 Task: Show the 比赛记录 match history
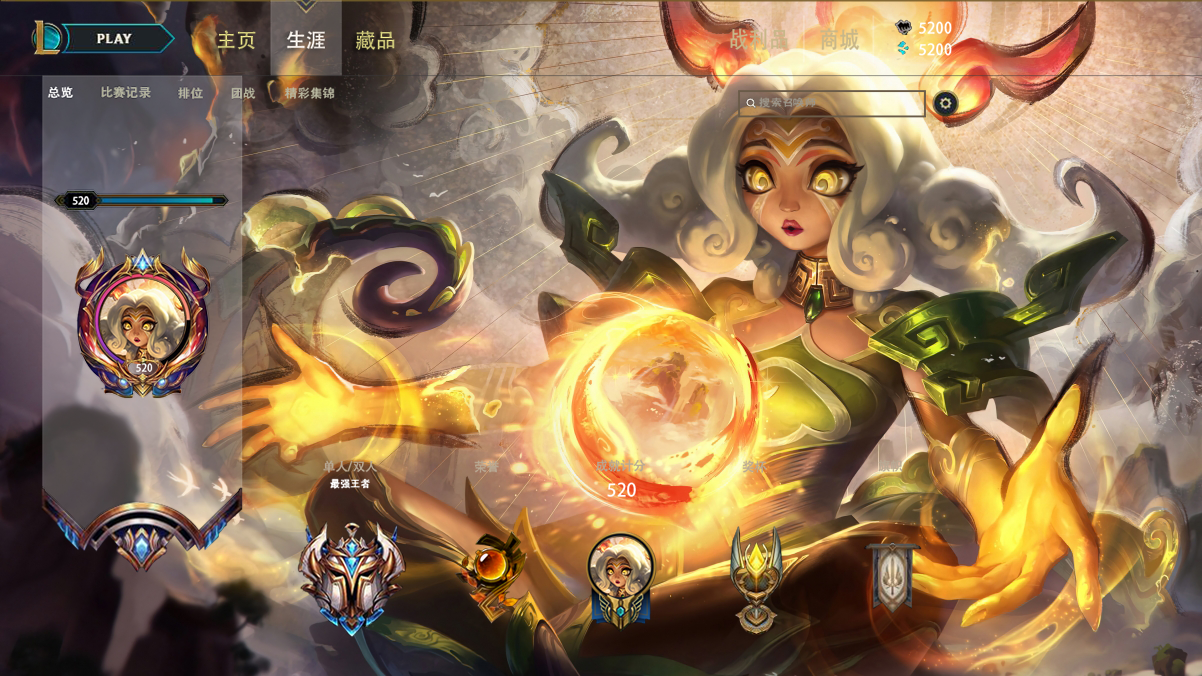point(126,93)
